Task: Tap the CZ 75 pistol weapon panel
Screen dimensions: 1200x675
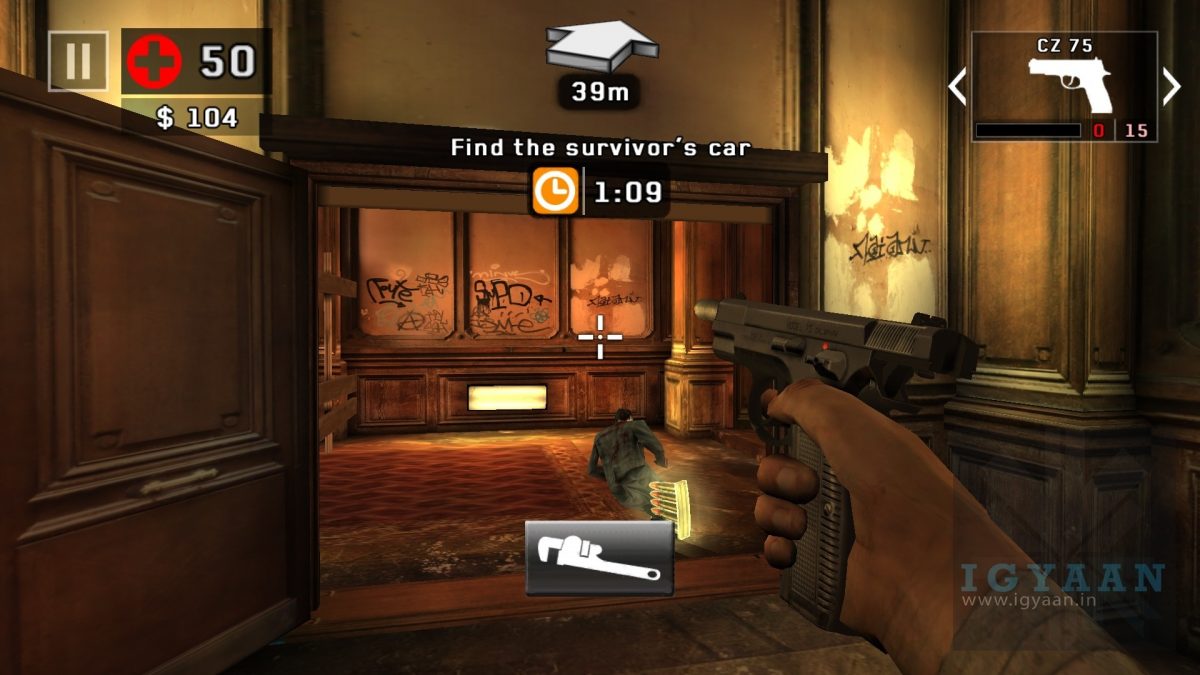Action: pos(1065,87)
